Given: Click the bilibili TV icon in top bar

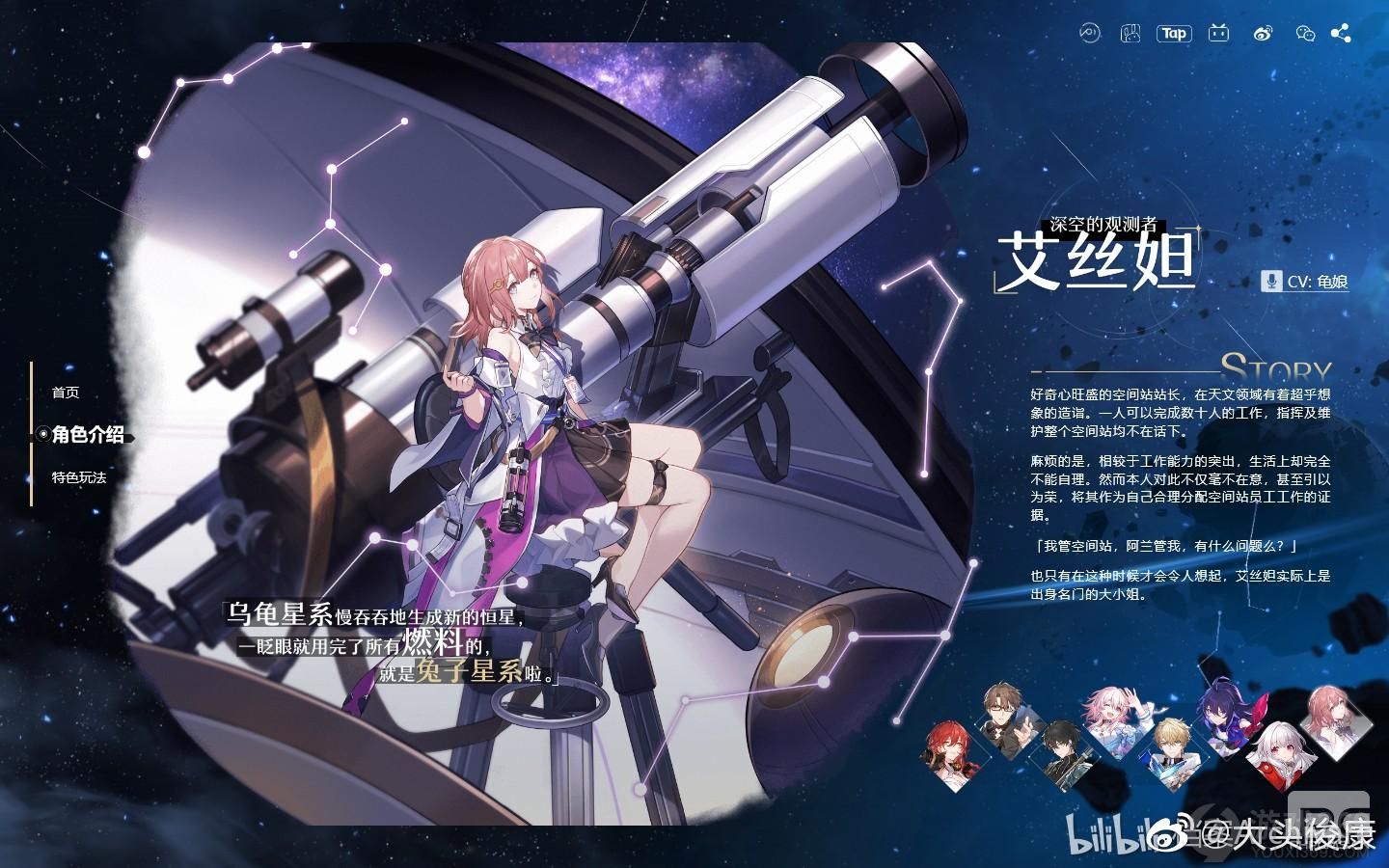Looking at the screenshot, I should click(1217, 33).
